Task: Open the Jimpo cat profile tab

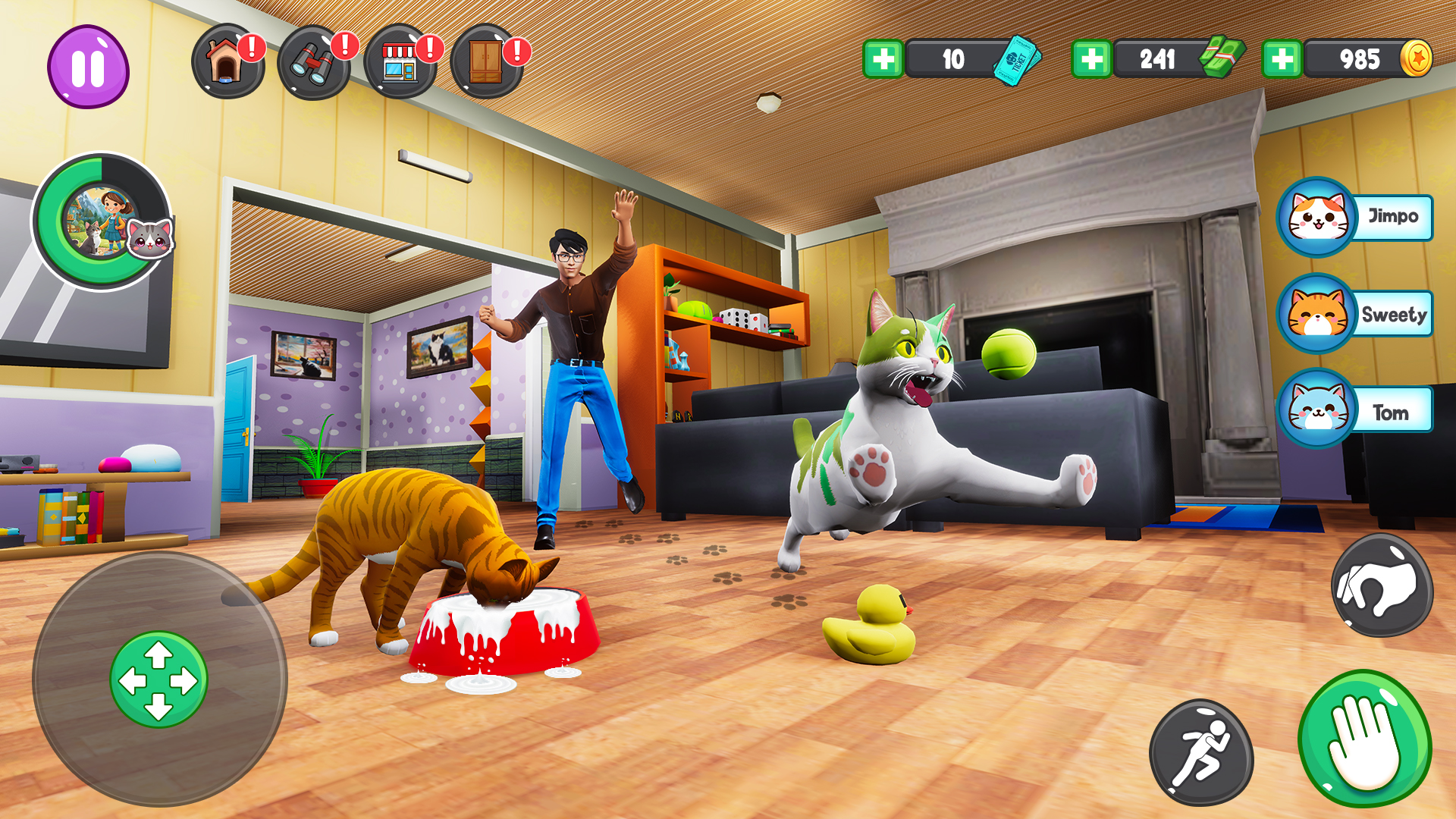Action: [x=1317, y=218]
